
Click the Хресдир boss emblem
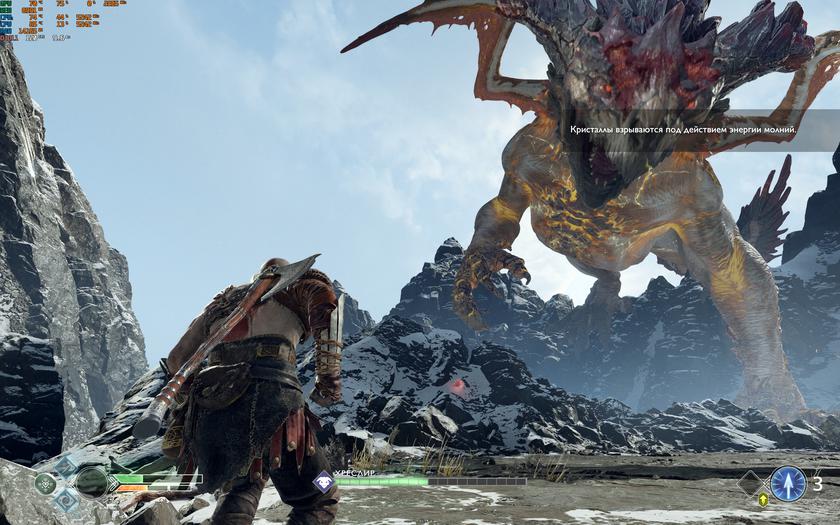[324, 482]
